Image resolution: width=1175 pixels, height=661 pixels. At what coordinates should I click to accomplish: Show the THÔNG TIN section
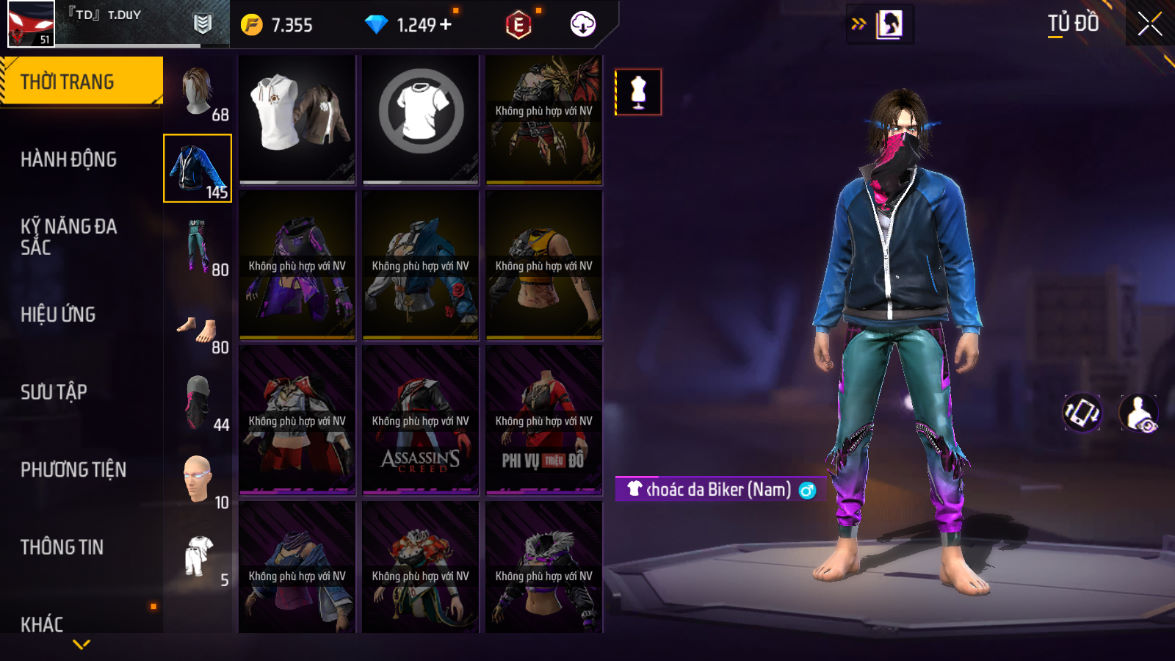[x=62, y=547]
